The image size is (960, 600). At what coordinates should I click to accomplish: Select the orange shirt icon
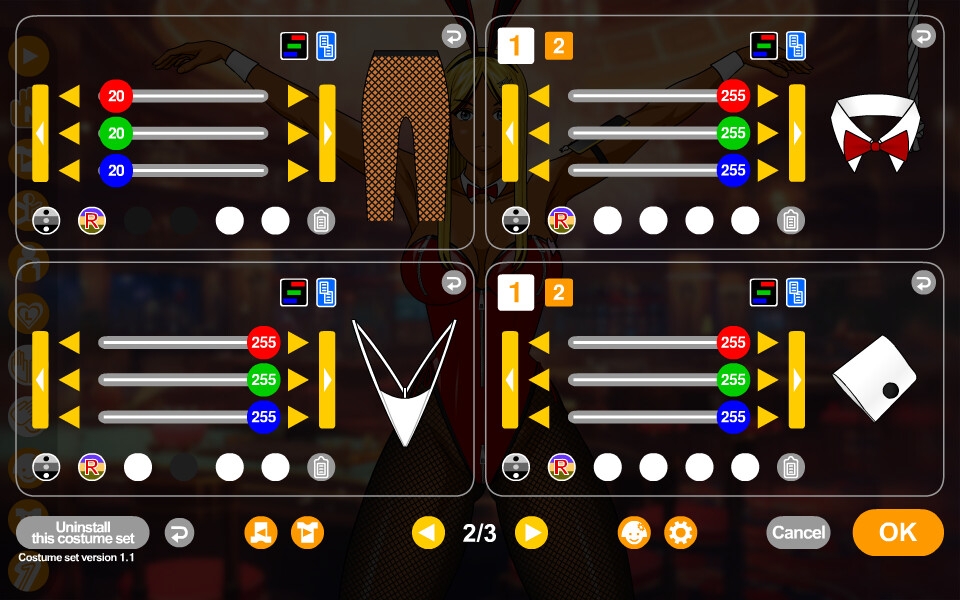[307, 533]
